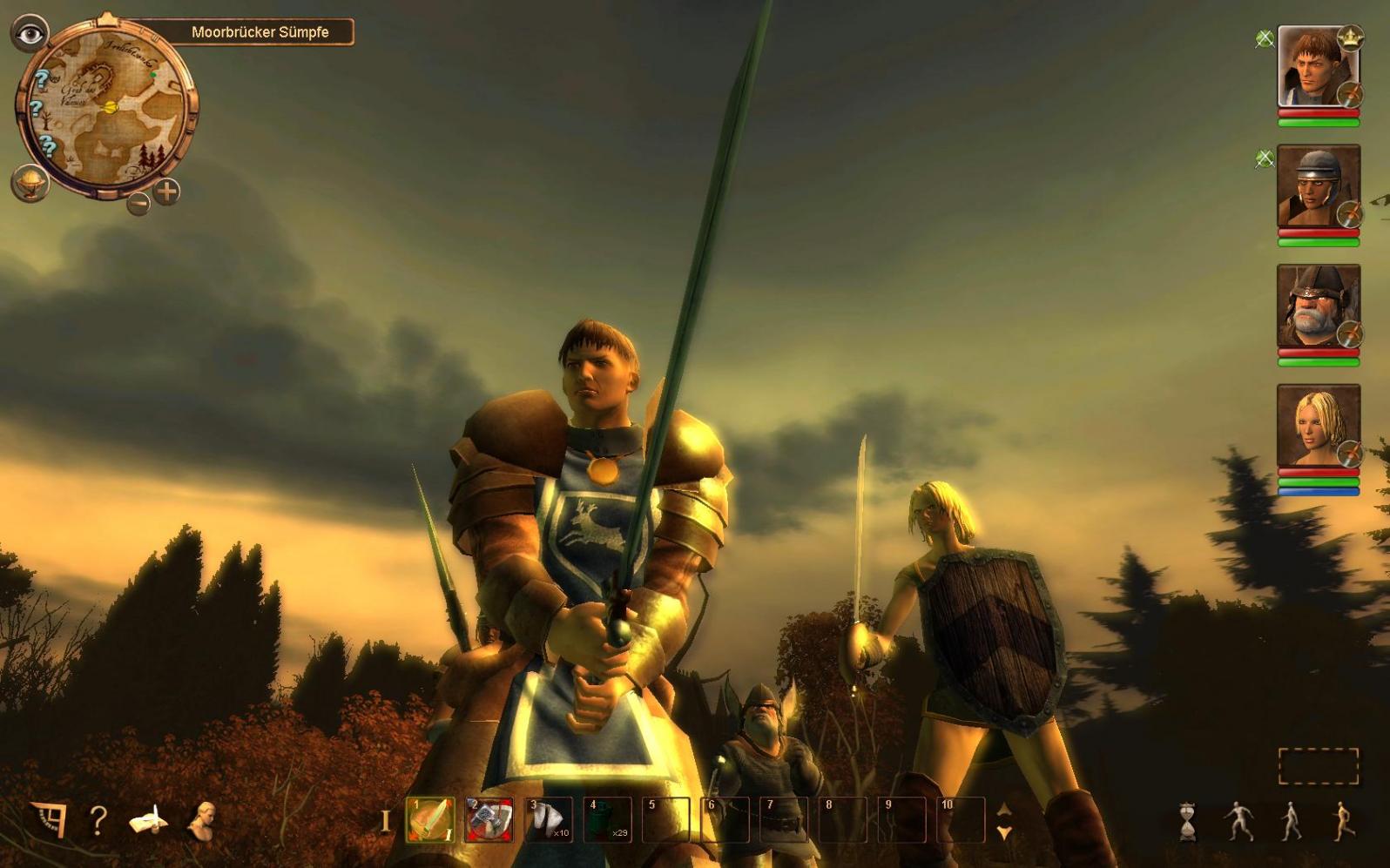Use the bandage item with x10 count
This screenshot has height=868, width=1390.
549,820
